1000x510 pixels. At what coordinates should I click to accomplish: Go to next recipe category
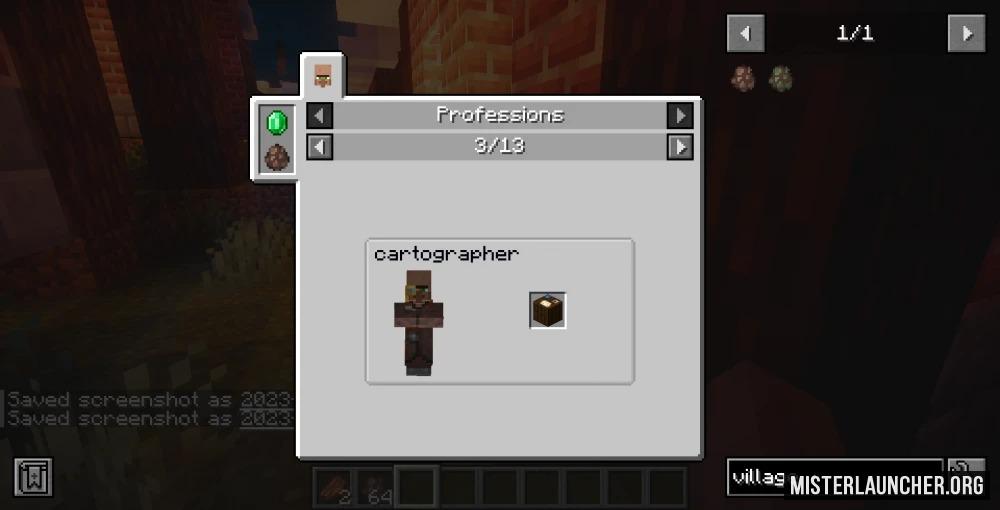point(680,115)
